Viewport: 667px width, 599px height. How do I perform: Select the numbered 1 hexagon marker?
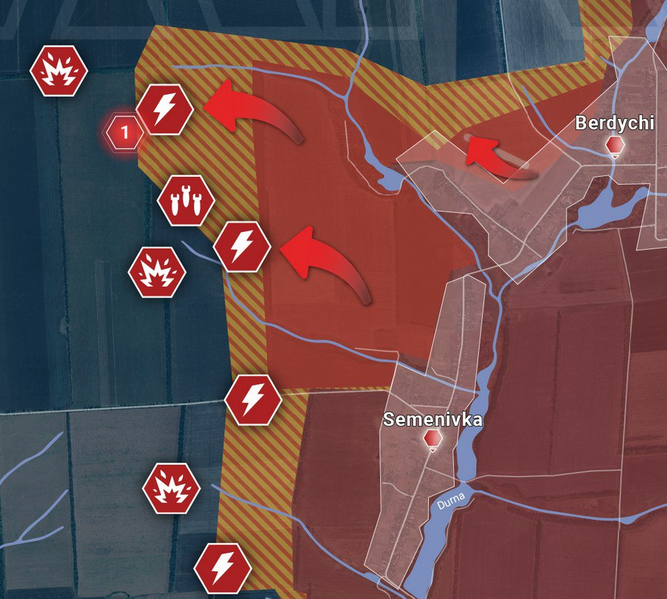tap(123, 131)
